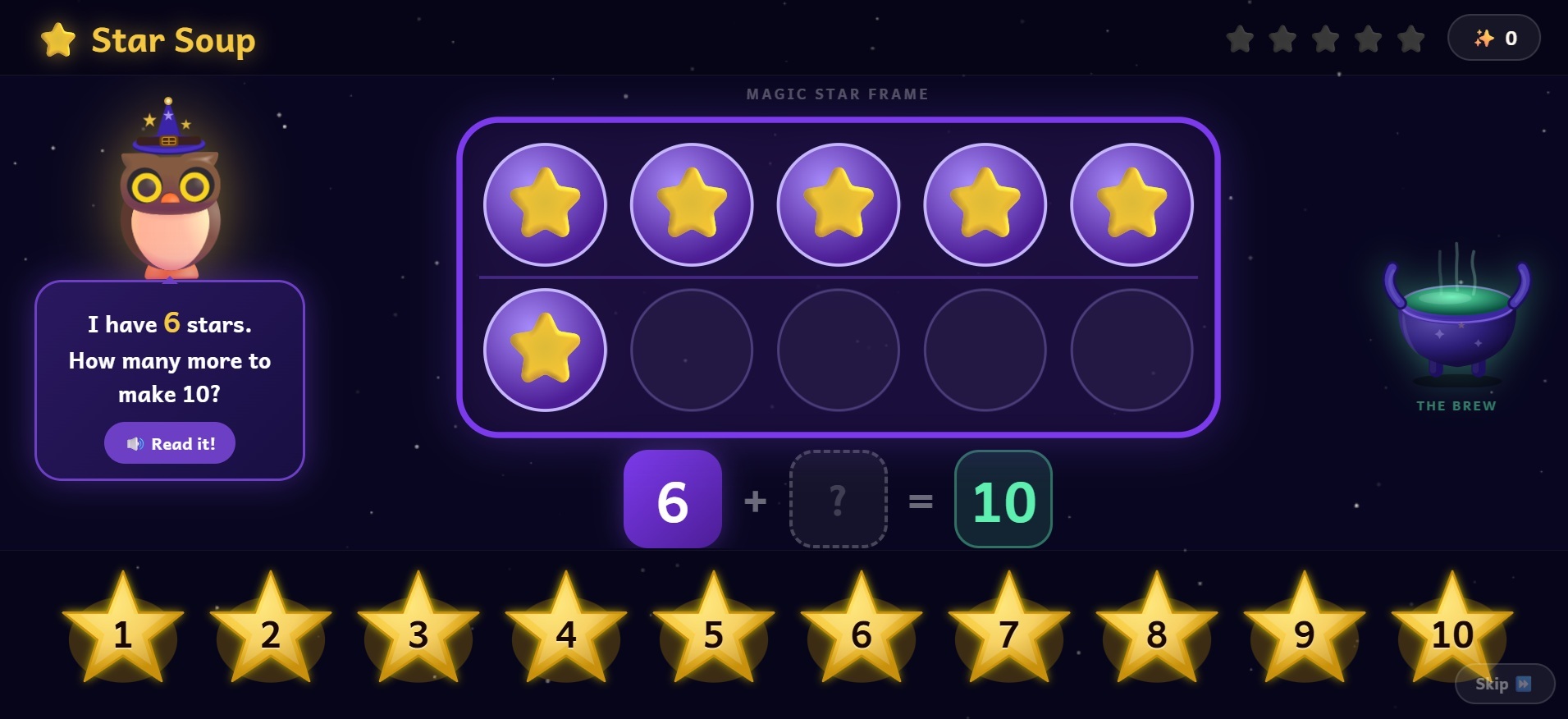Click the lone star in the bottom frame row

545,350
